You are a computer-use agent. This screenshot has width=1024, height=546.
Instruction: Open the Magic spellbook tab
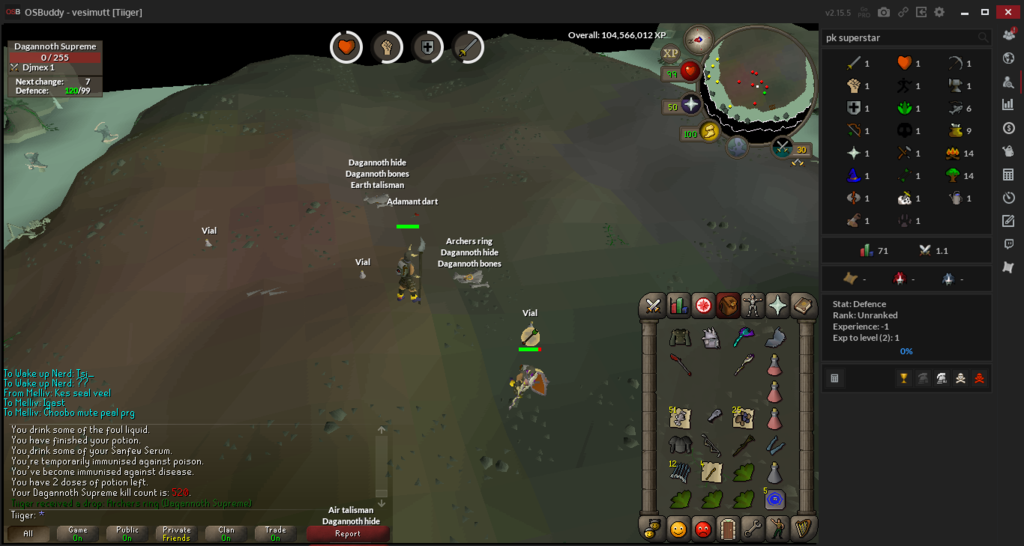point(802,305)
